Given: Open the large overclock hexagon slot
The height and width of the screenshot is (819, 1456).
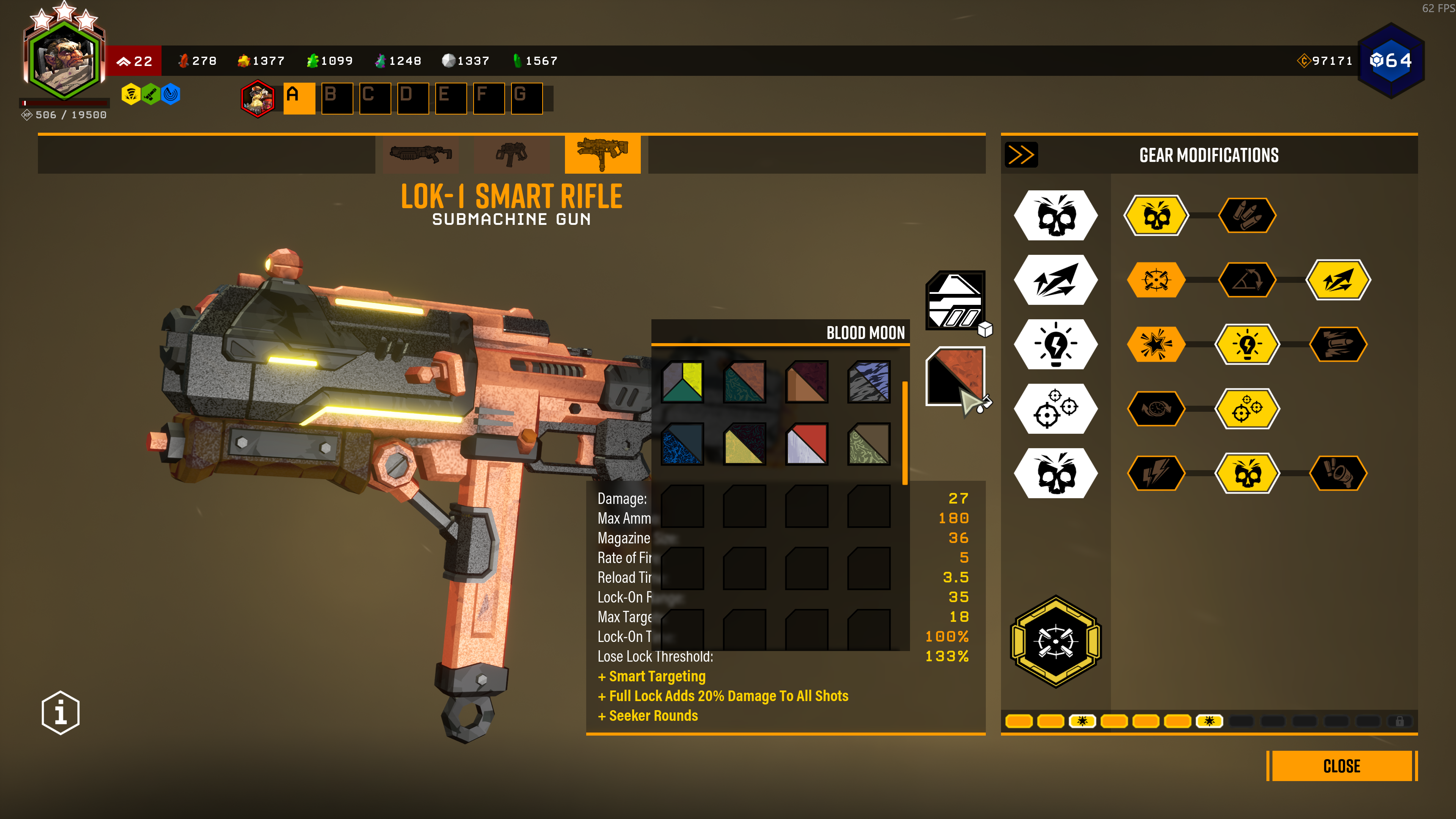Looking at the screenshot, I should pyautogui.click(x=1055, y=642).
